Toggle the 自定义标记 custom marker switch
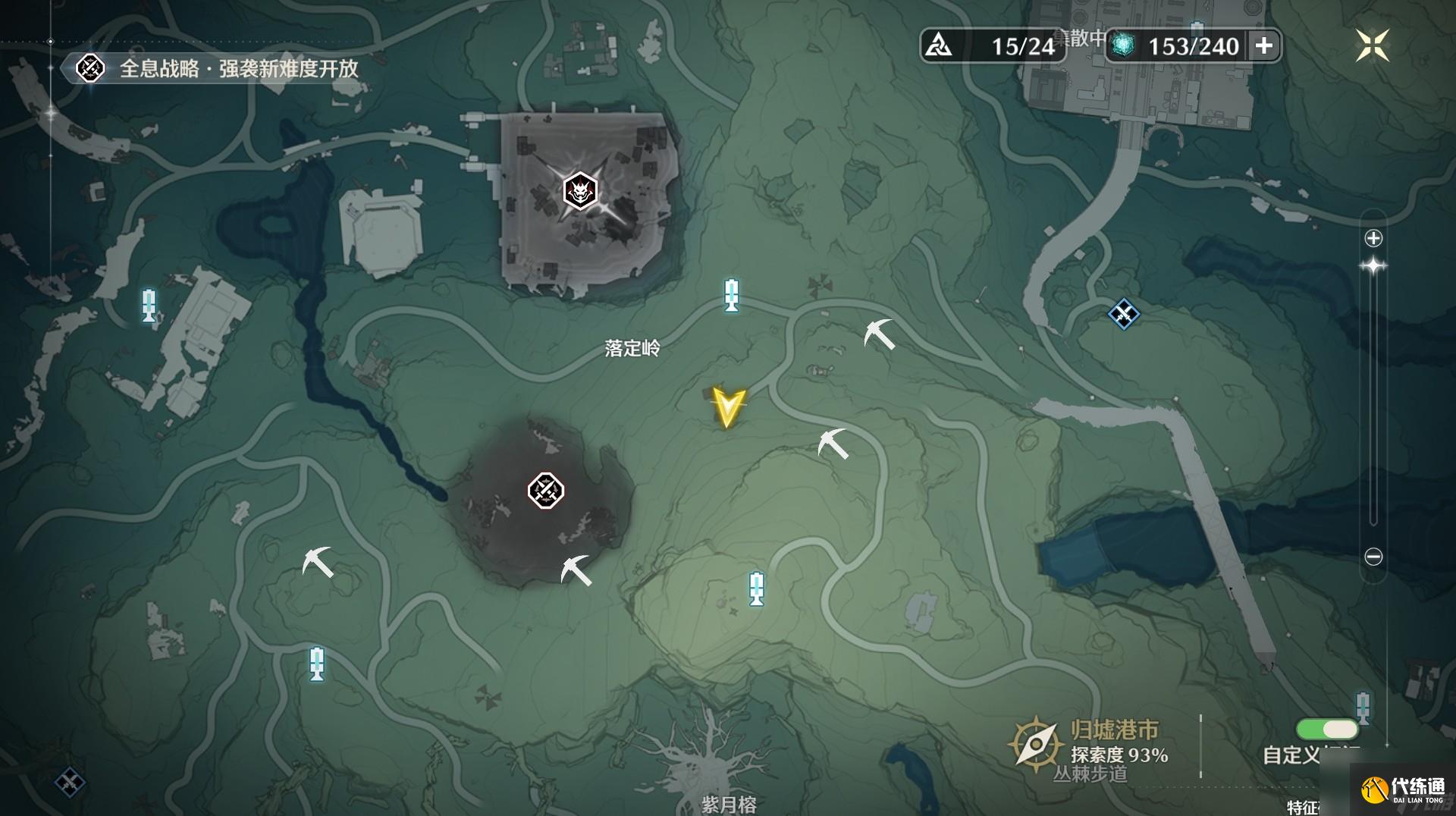The width and height of the screenshot is (1456, 816). click(1327, 730)
